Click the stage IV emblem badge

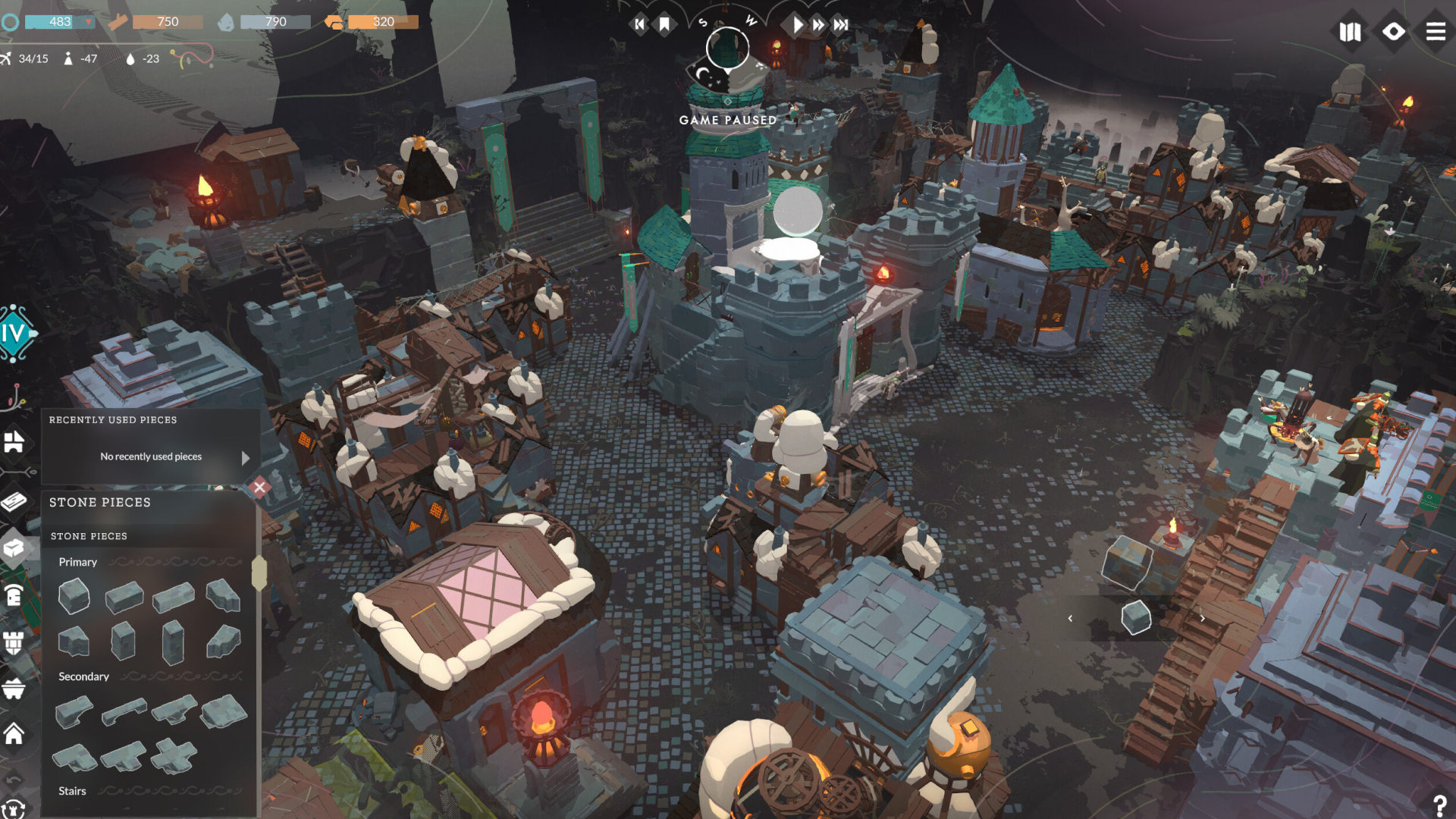click(x=15, y=333)
